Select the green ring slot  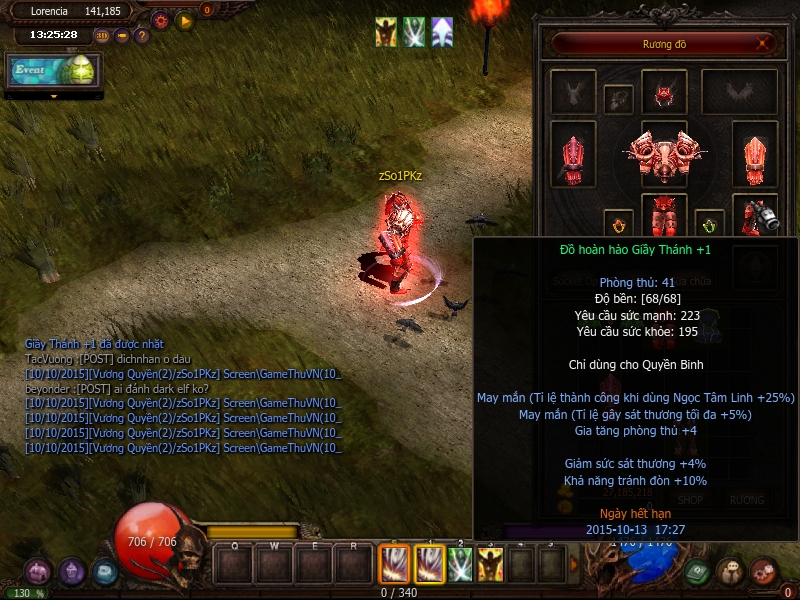point(709,223)
